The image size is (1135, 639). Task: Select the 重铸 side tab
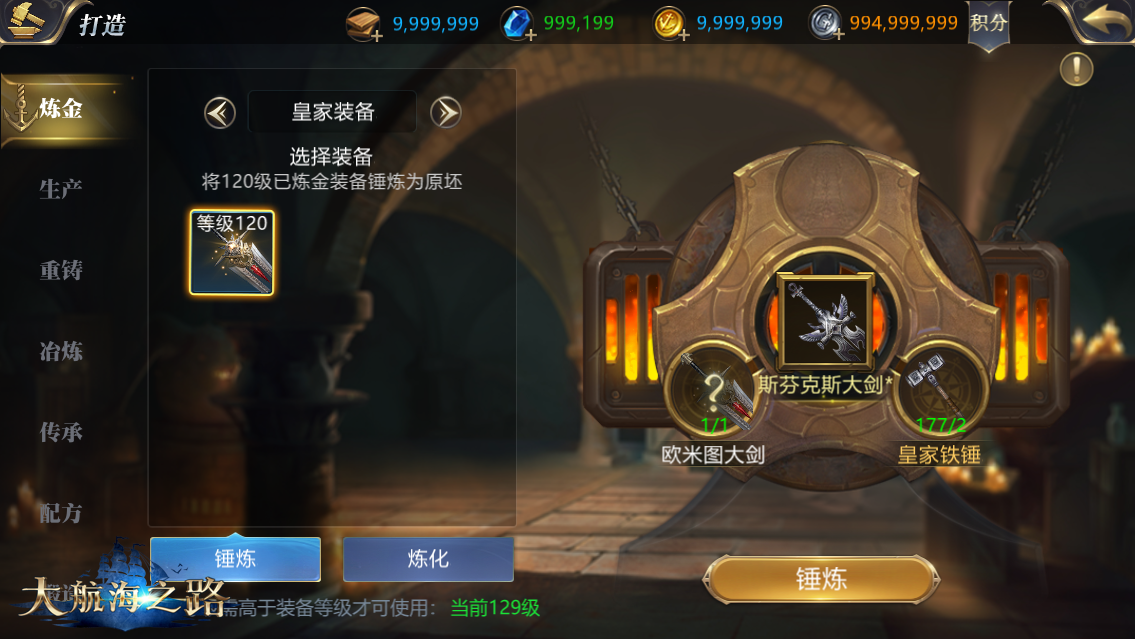[x=61, y=270]
